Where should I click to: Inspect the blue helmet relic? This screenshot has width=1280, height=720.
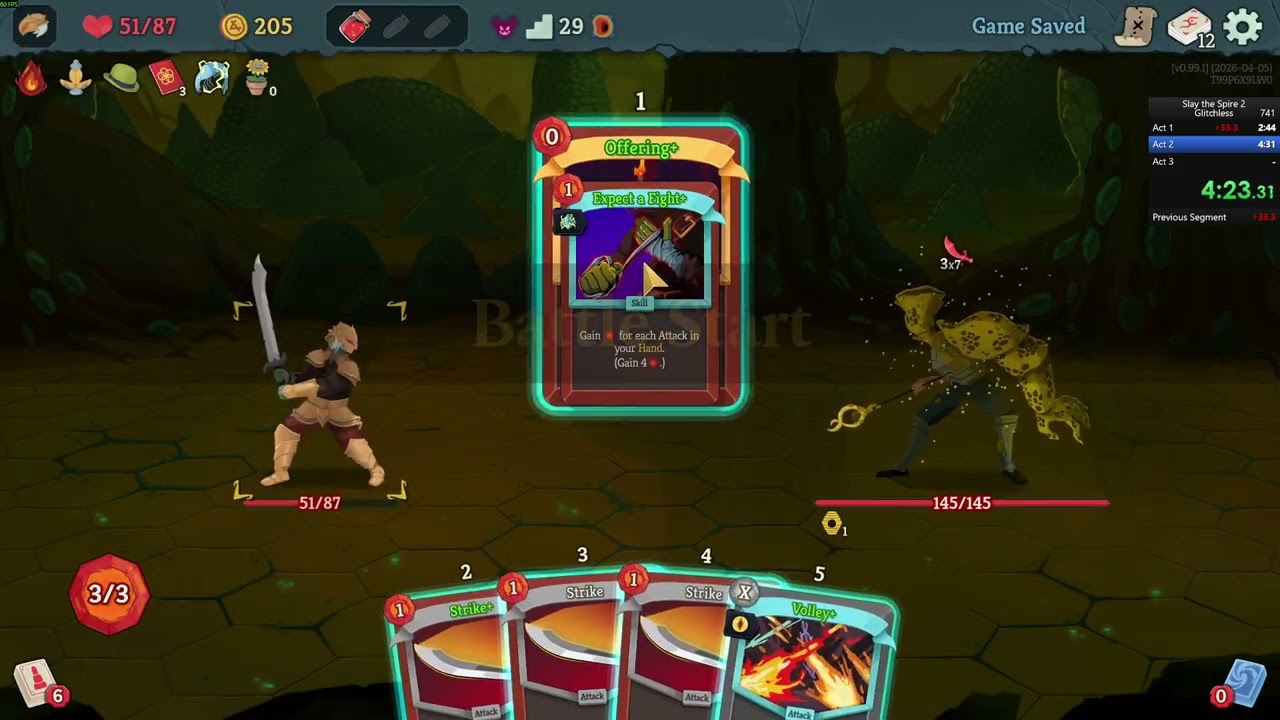pyautogui.click(x=211, y=77)
